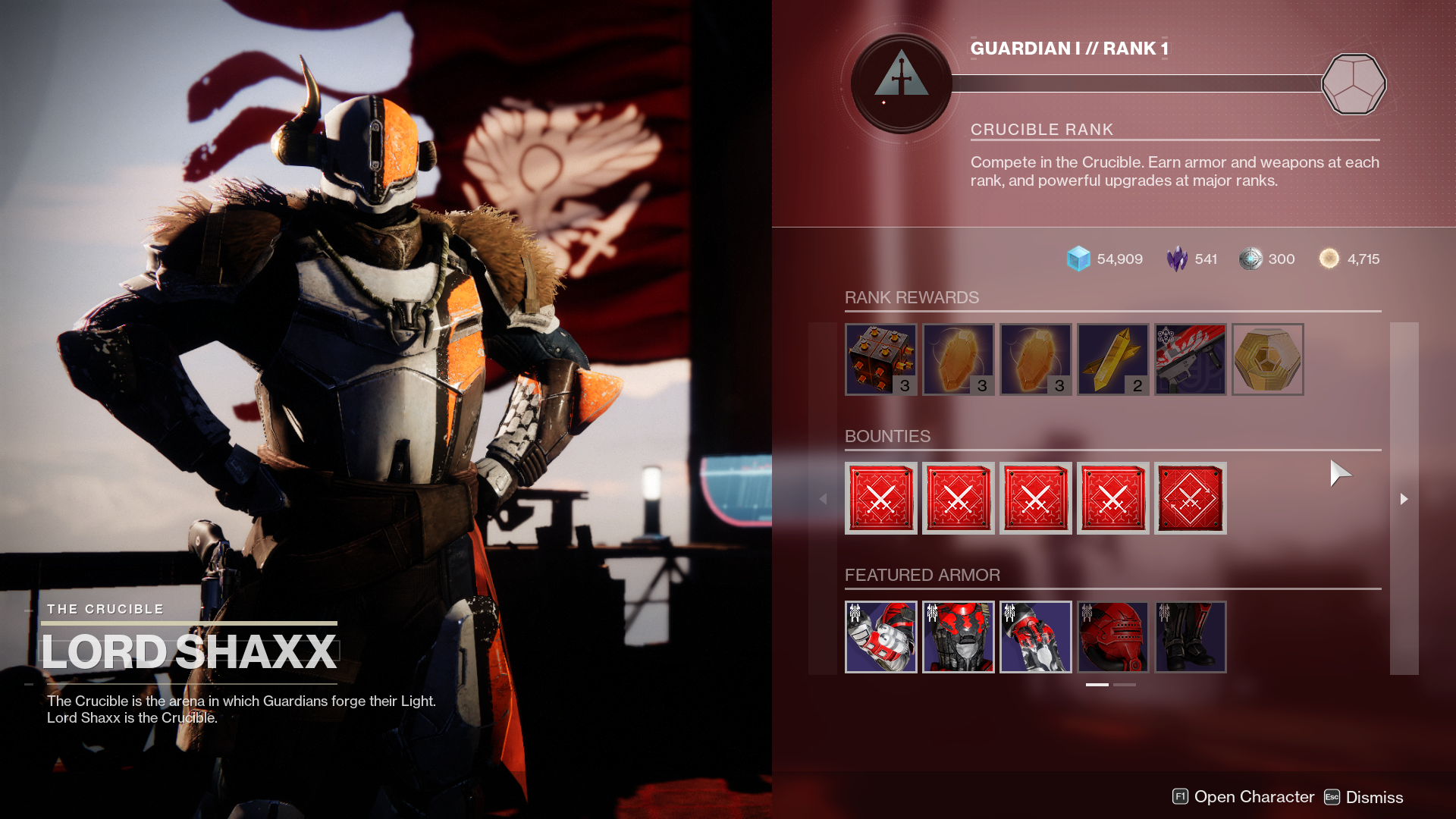1456x819 pixels.
Task: Select the red weapon rank reward
Action: 1191,359
